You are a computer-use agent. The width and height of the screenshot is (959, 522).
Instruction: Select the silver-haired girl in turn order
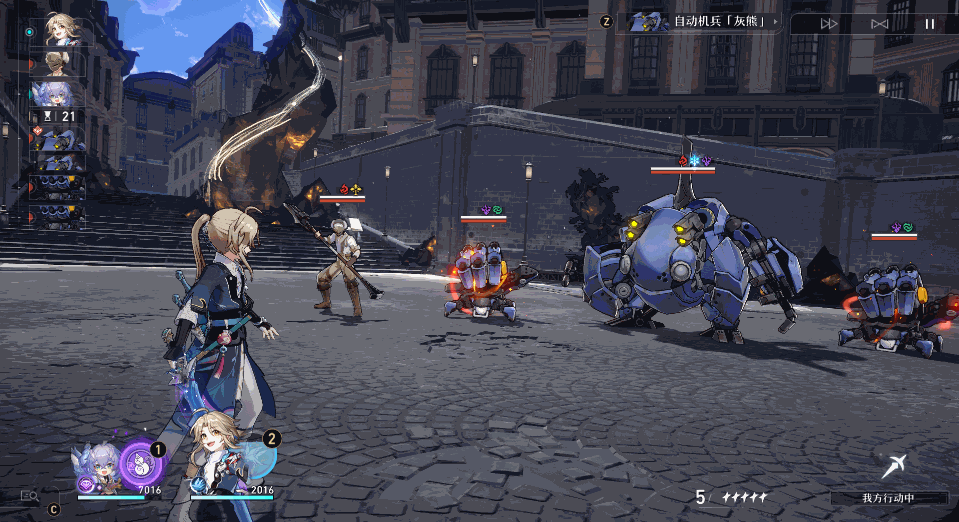pyautogui.click(x=58, y=93)
